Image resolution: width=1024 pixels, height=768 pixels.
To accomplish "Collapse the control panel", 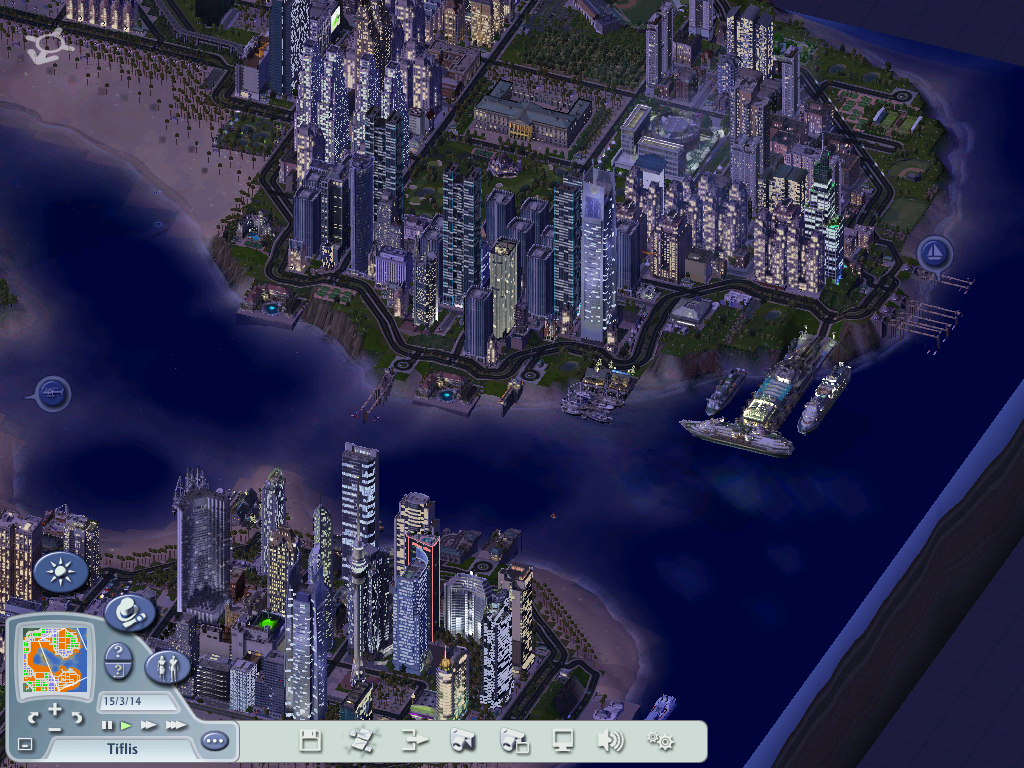I will (25, 744).
